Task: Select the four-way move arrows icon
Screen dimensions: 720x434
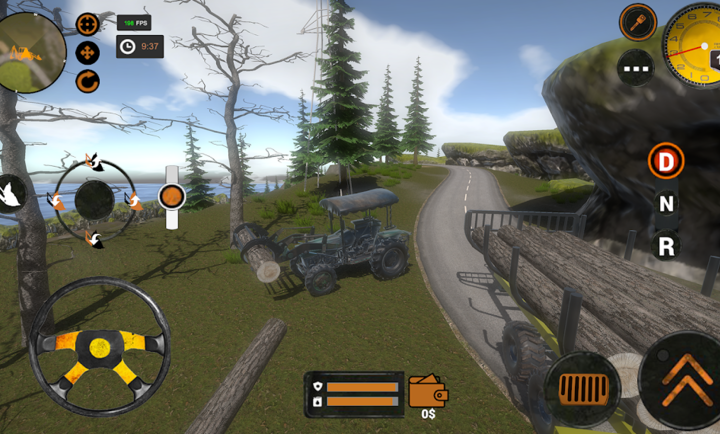Action: click(88, 52)
